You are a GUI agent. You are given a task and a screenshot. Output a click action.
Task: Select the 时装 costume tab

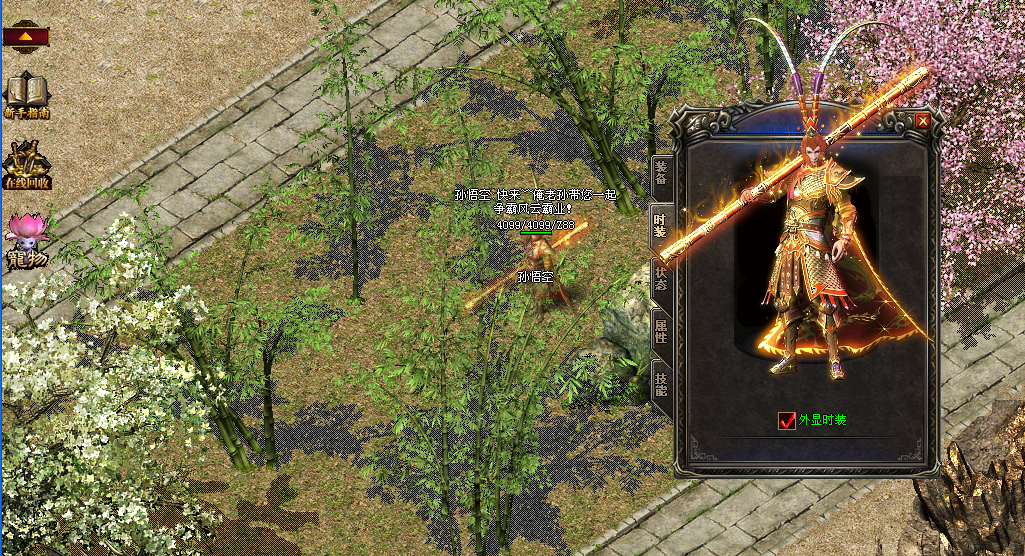coord(661,225)
